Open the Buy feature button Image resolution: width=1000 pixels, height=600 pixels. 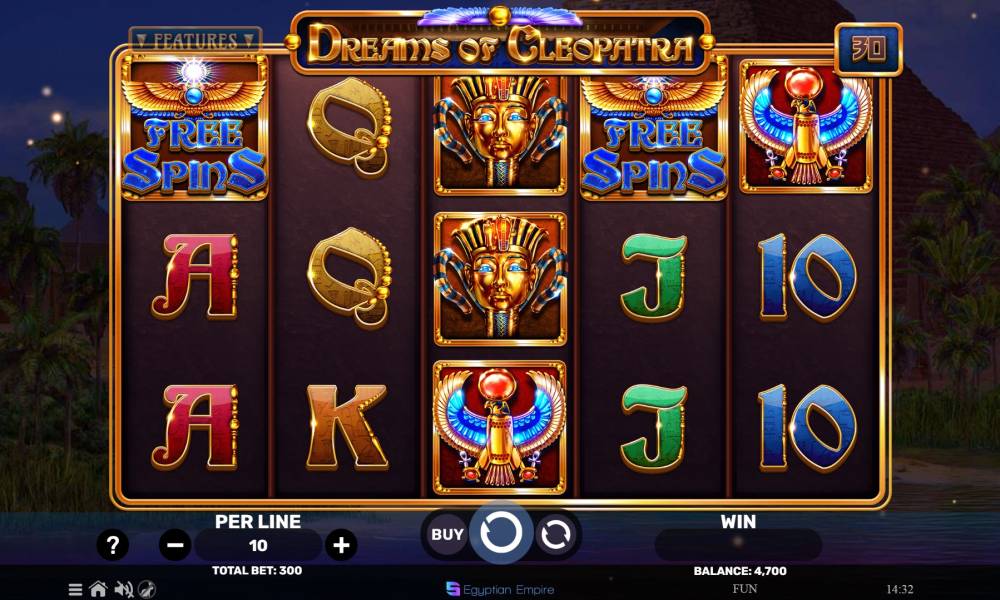tap(447, 534)
